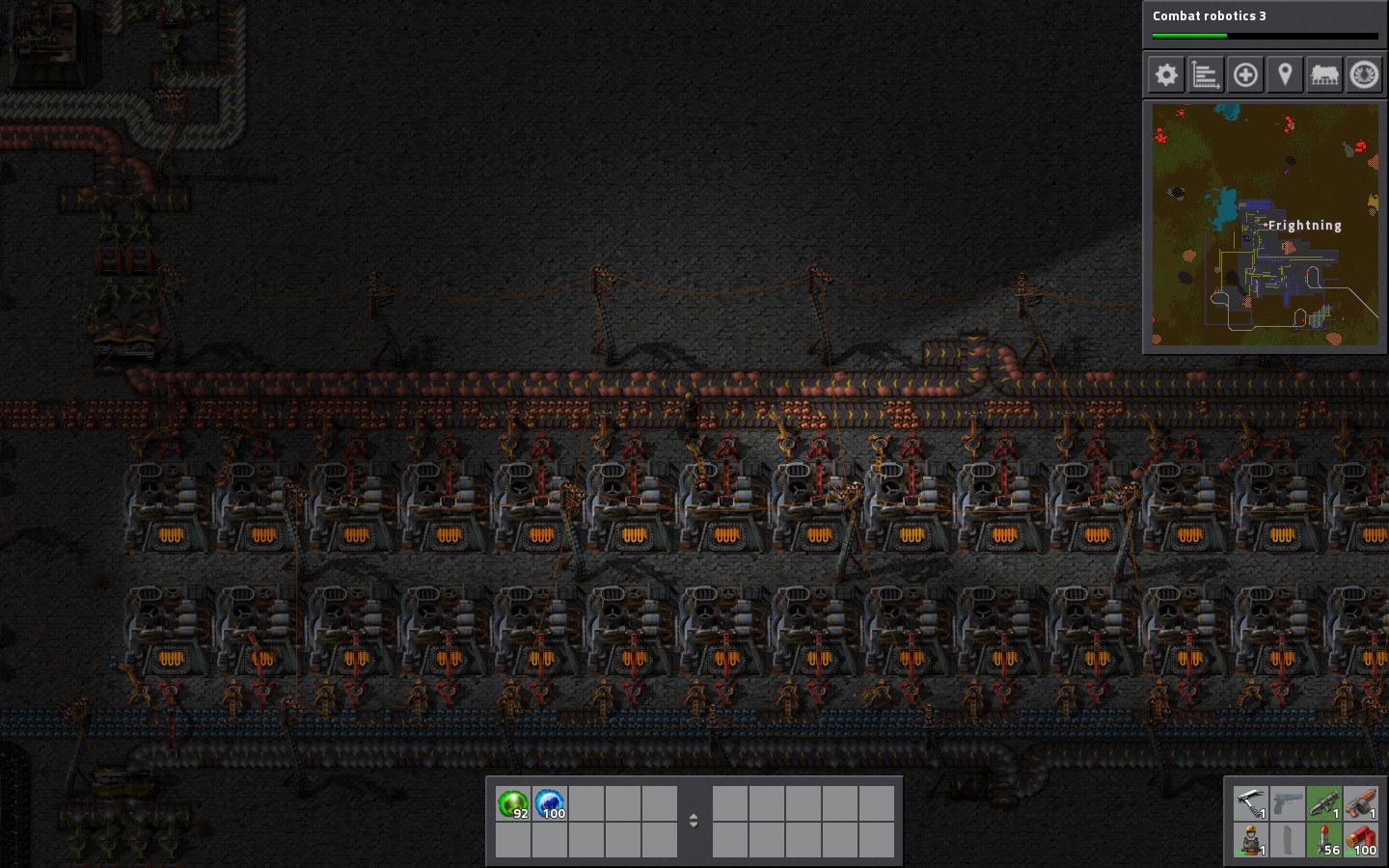Click the armor equipment slot
1389x868 pixels.
(1251, 839)
